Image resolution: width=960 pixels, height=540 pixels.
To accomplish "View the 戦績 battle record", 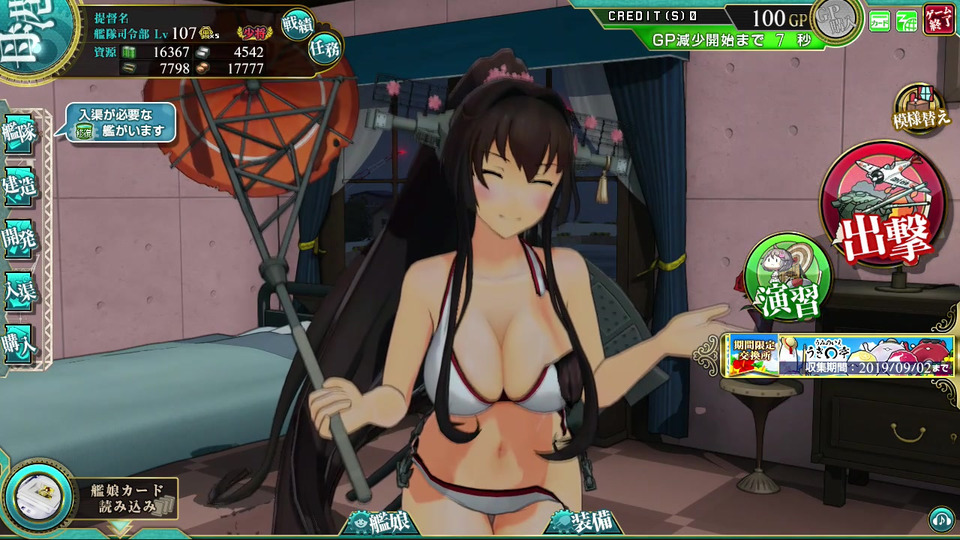I will pyautogui.click(x=297, y=24).
